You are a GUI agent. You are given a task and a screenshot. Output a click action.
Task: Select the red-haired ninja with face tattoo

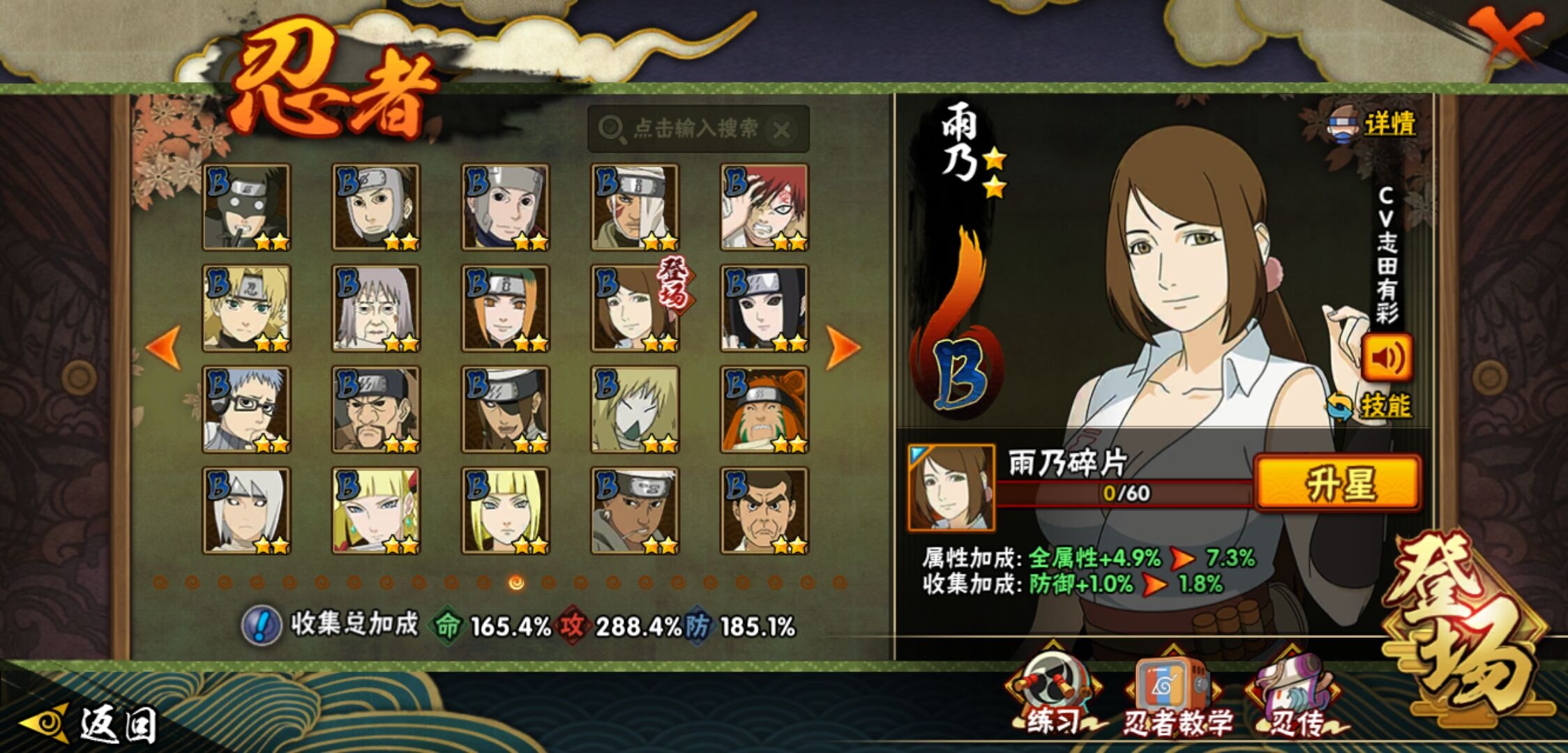tap(764, 207)
